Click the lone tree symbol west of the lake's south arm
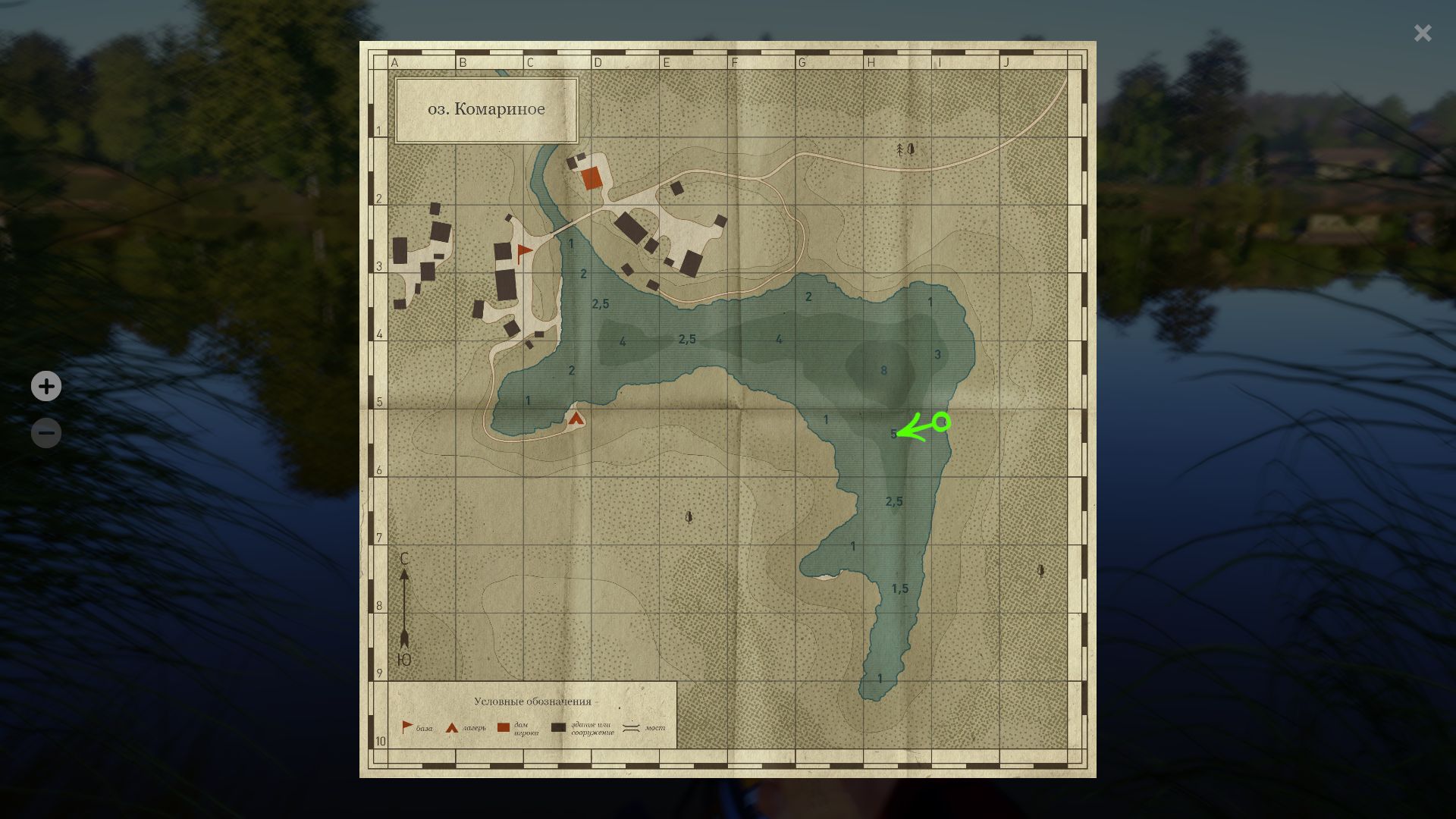 tap(687, 518)
